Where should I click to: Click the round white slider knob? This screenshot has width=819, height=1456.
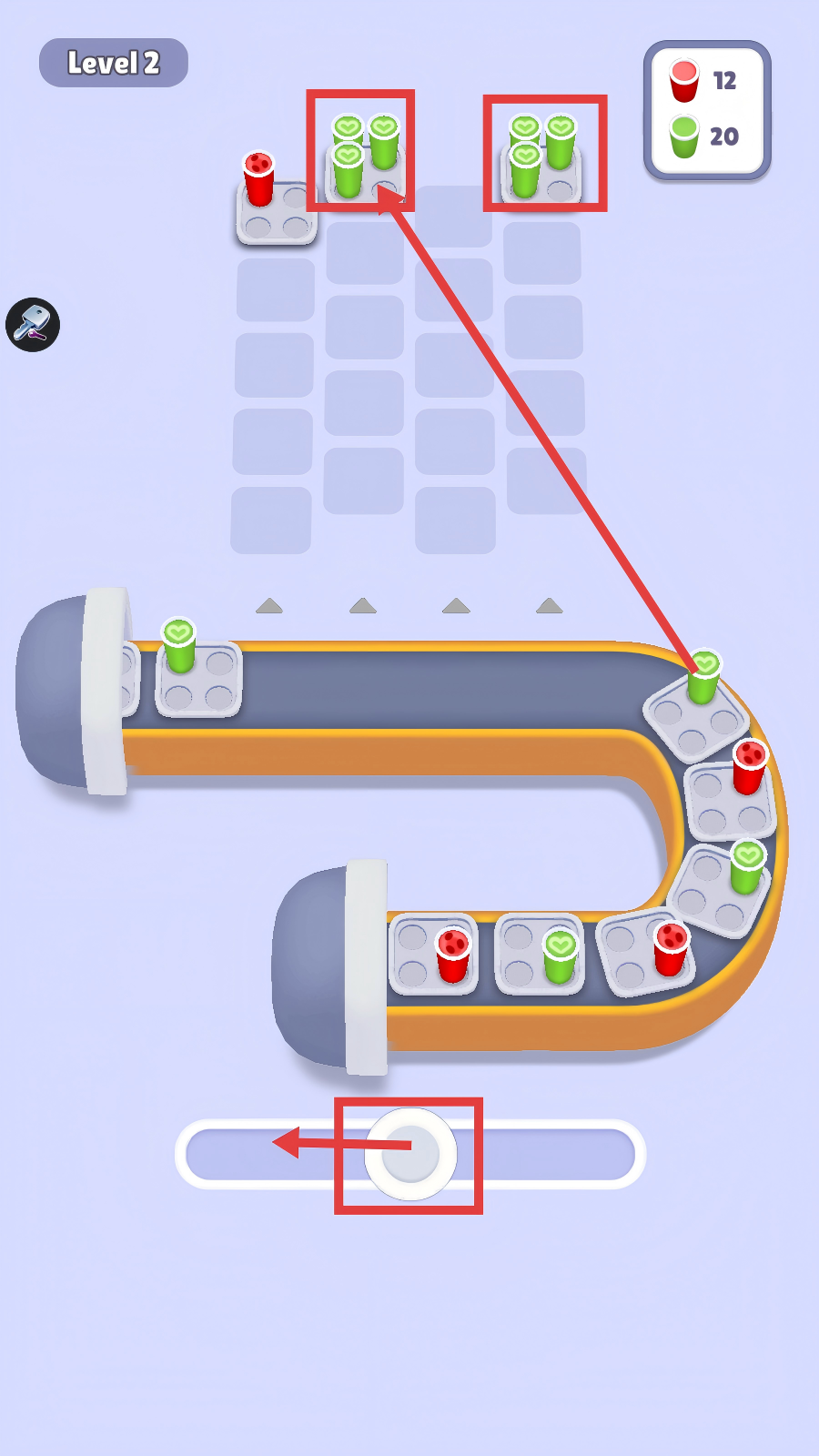tap(410, 1154)
